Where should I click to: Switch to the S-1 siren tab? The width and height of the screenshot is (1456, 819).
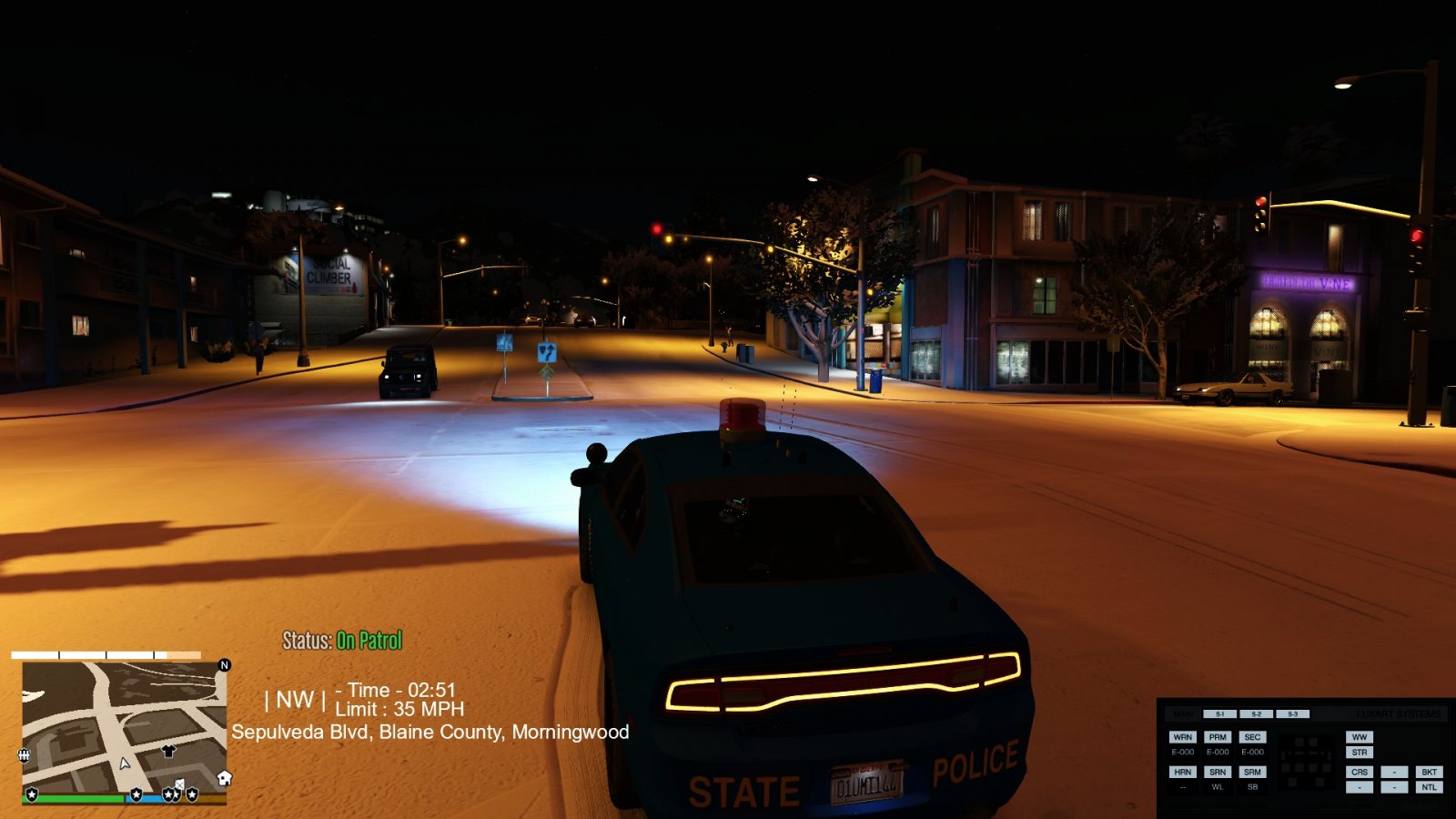[x=1219, y=714]
